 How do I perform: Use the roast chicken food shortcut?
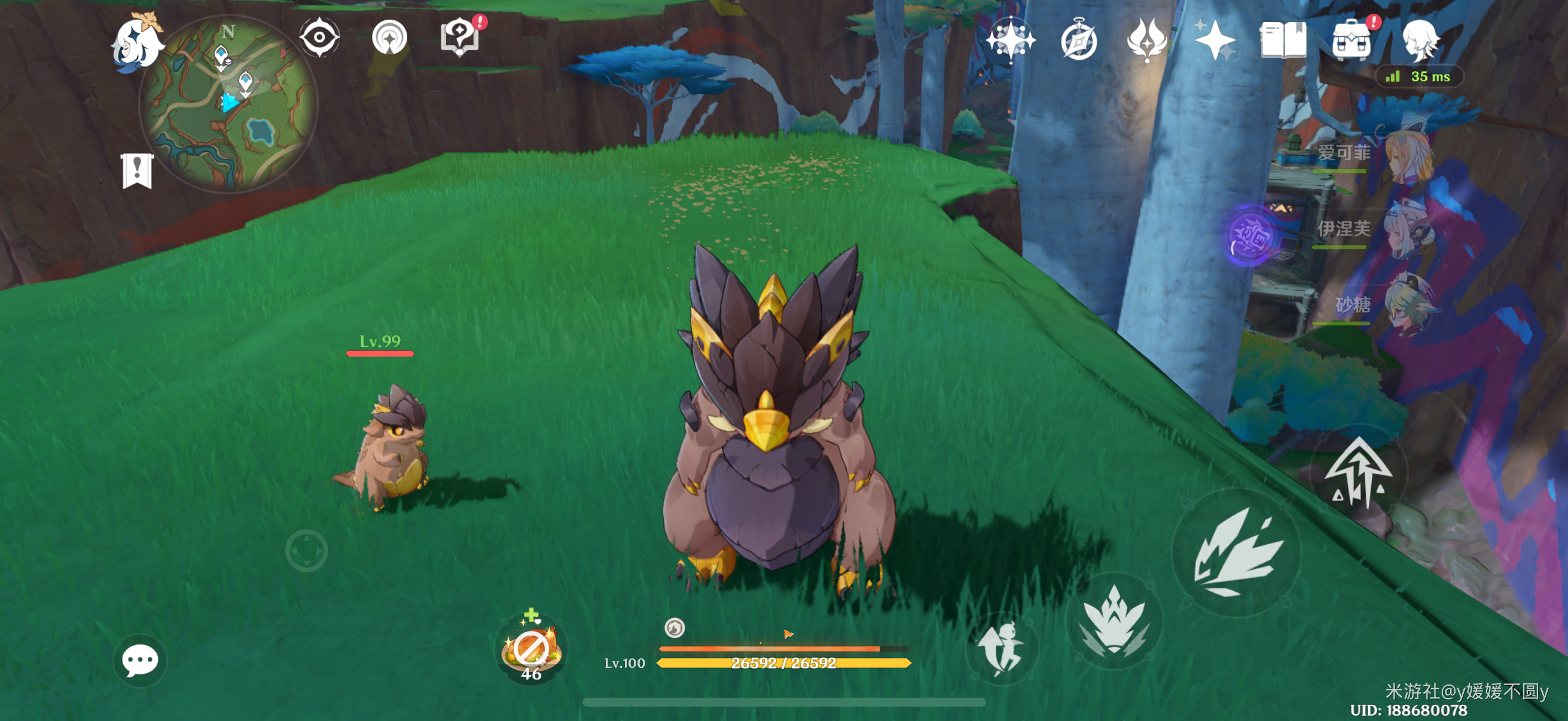click(x=531, y=649)
